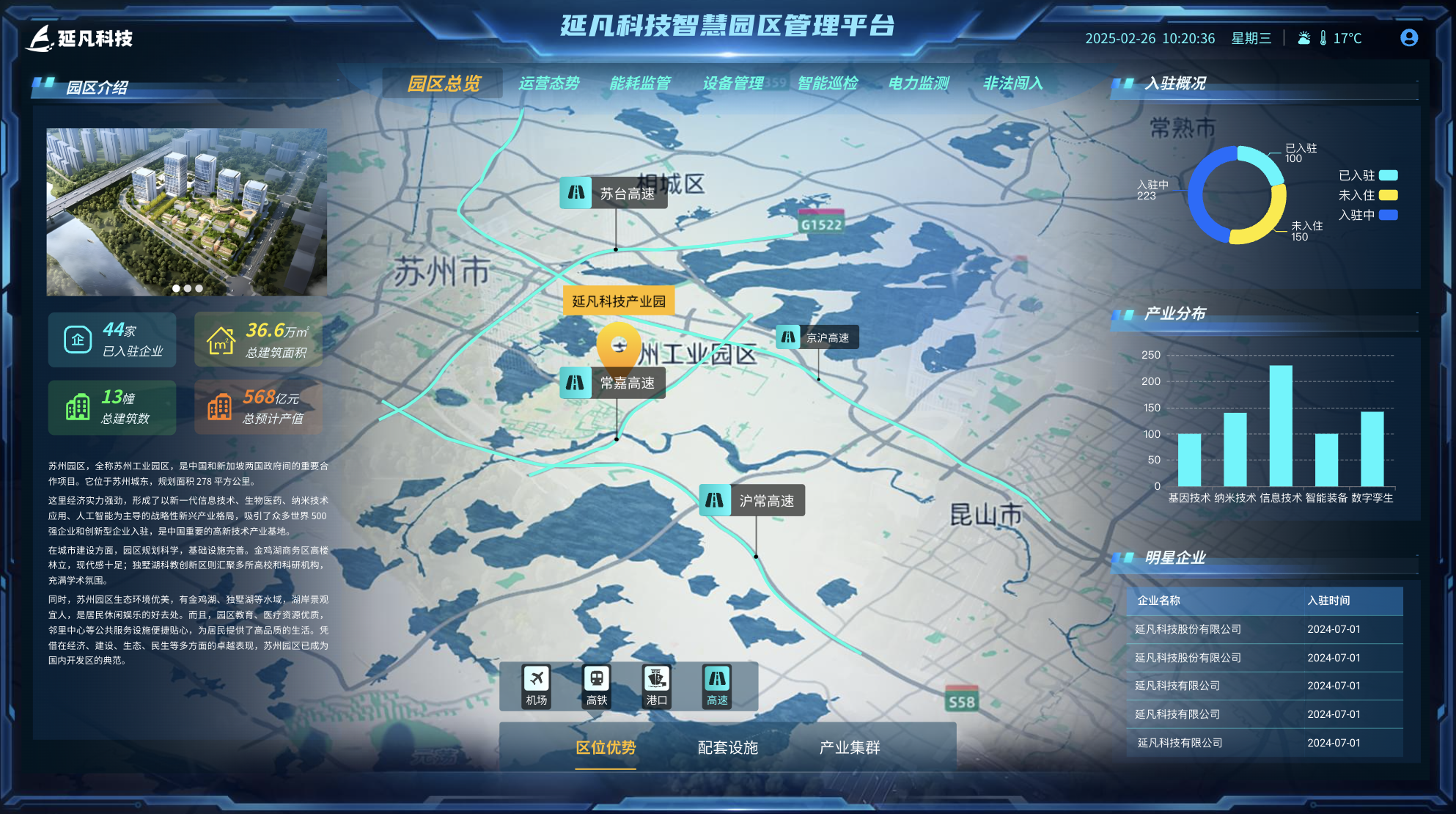Click the 沪常高速 marker on the map
The image size is (1456, 814).
(x=752, y=501)
